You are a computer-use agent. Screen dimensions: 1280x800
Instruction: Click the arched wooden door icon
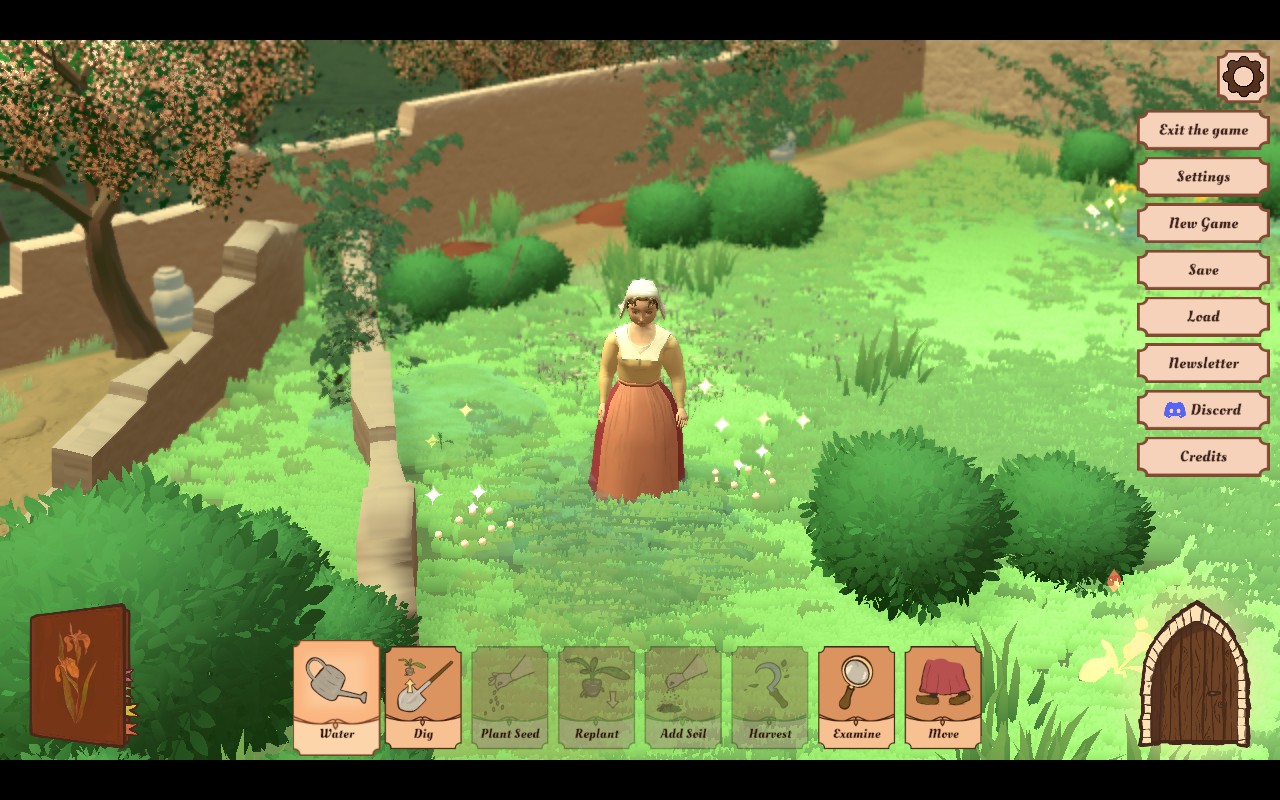click(1195, 677)
